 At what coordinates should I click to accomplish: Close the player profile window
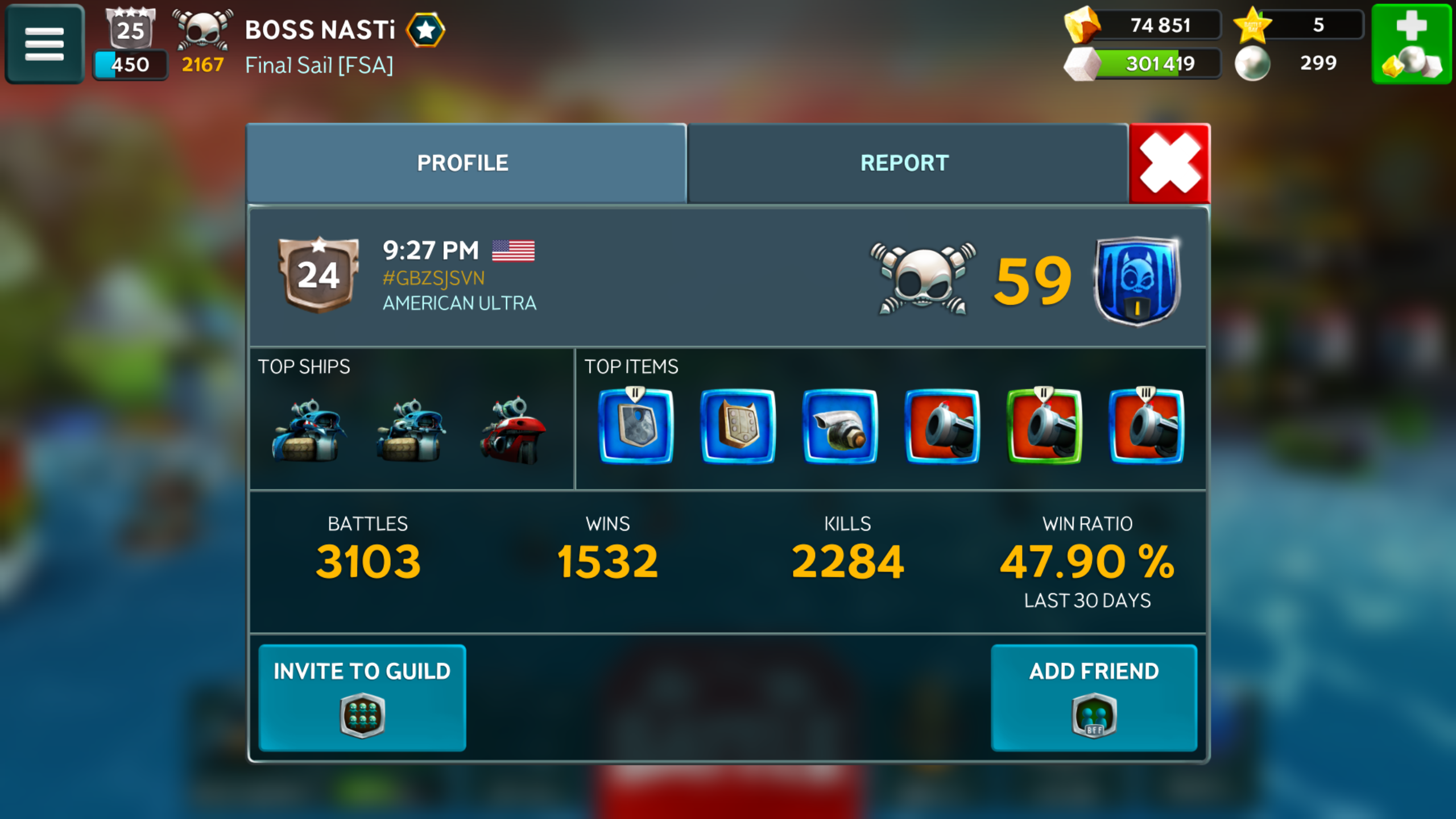(x=1170, y=163)
